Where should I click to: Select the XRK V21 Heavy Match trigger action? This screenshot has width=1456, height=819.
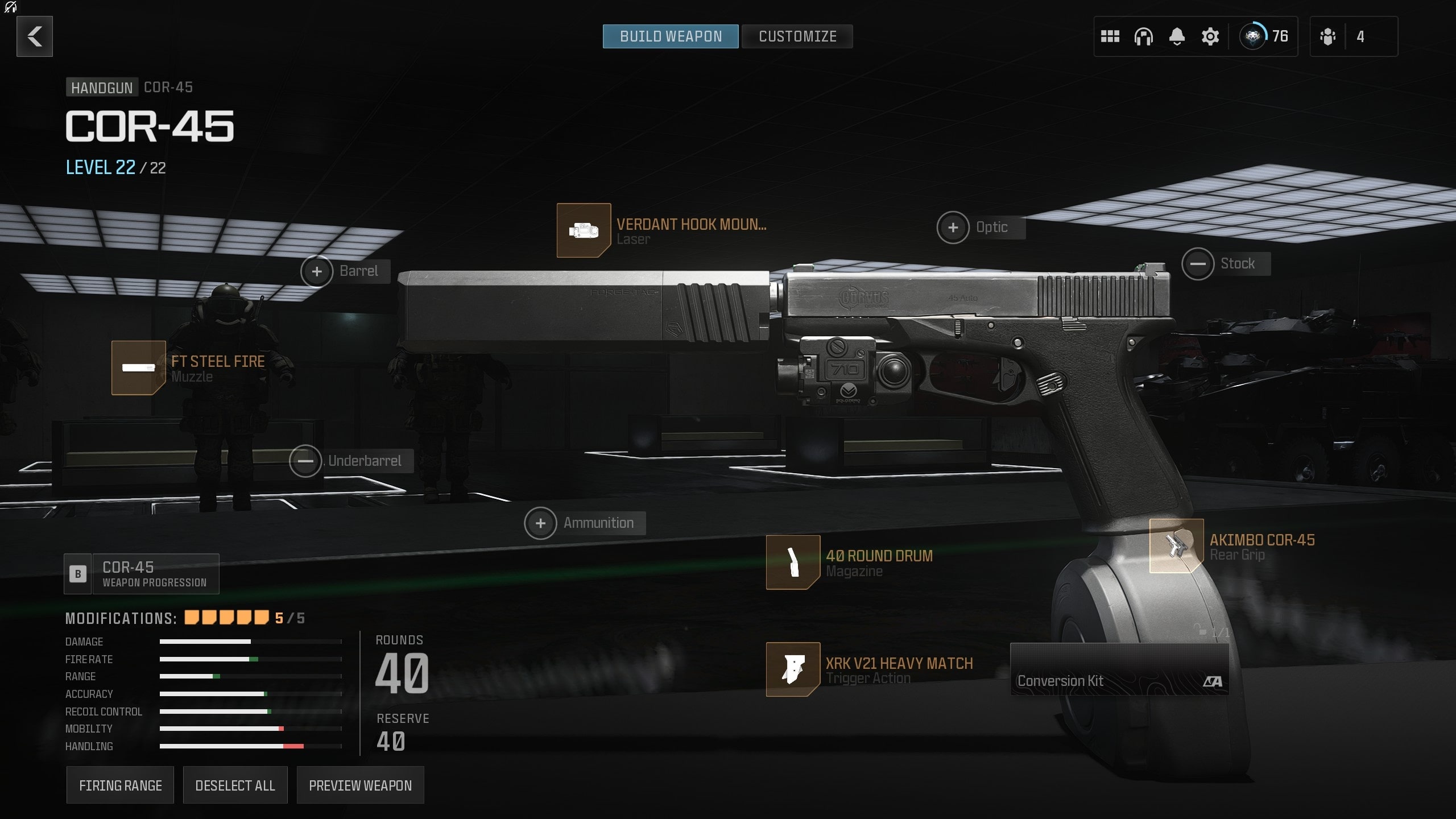(x=793, y=670)
